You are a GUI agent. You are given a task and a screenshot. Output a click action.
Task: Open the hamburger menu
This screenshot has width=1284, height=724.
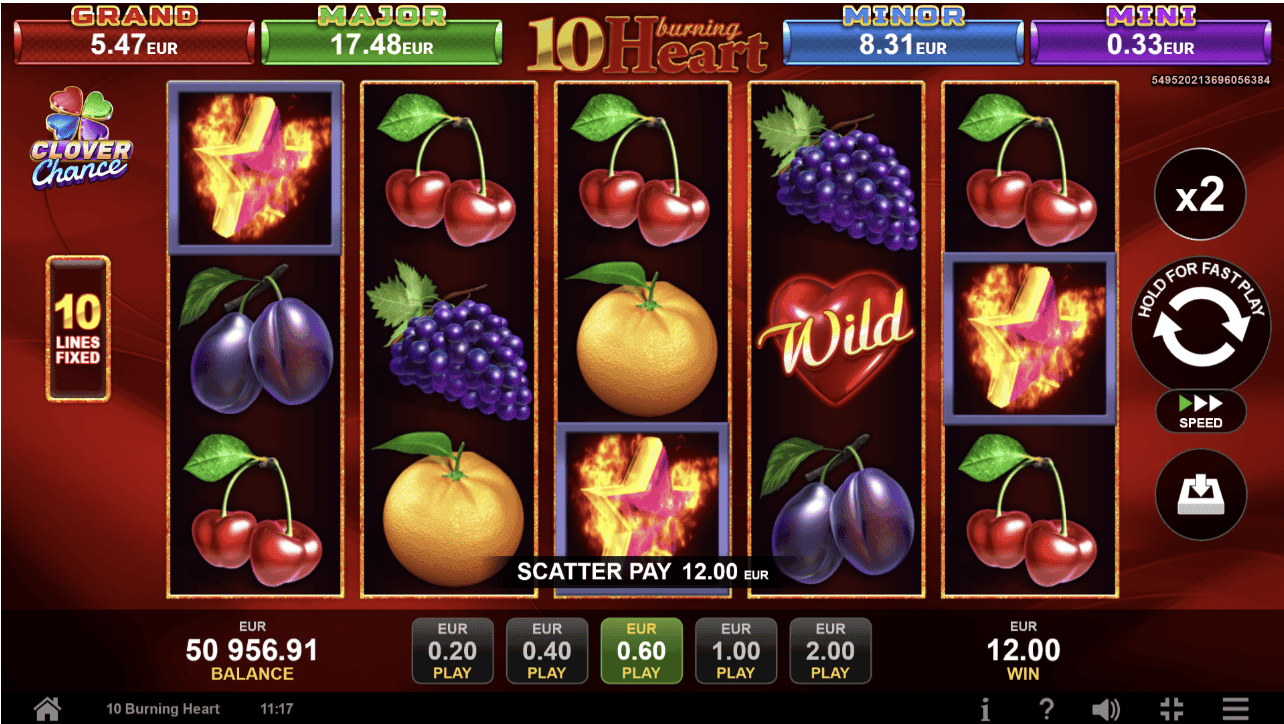click(x=1235, y=709)
